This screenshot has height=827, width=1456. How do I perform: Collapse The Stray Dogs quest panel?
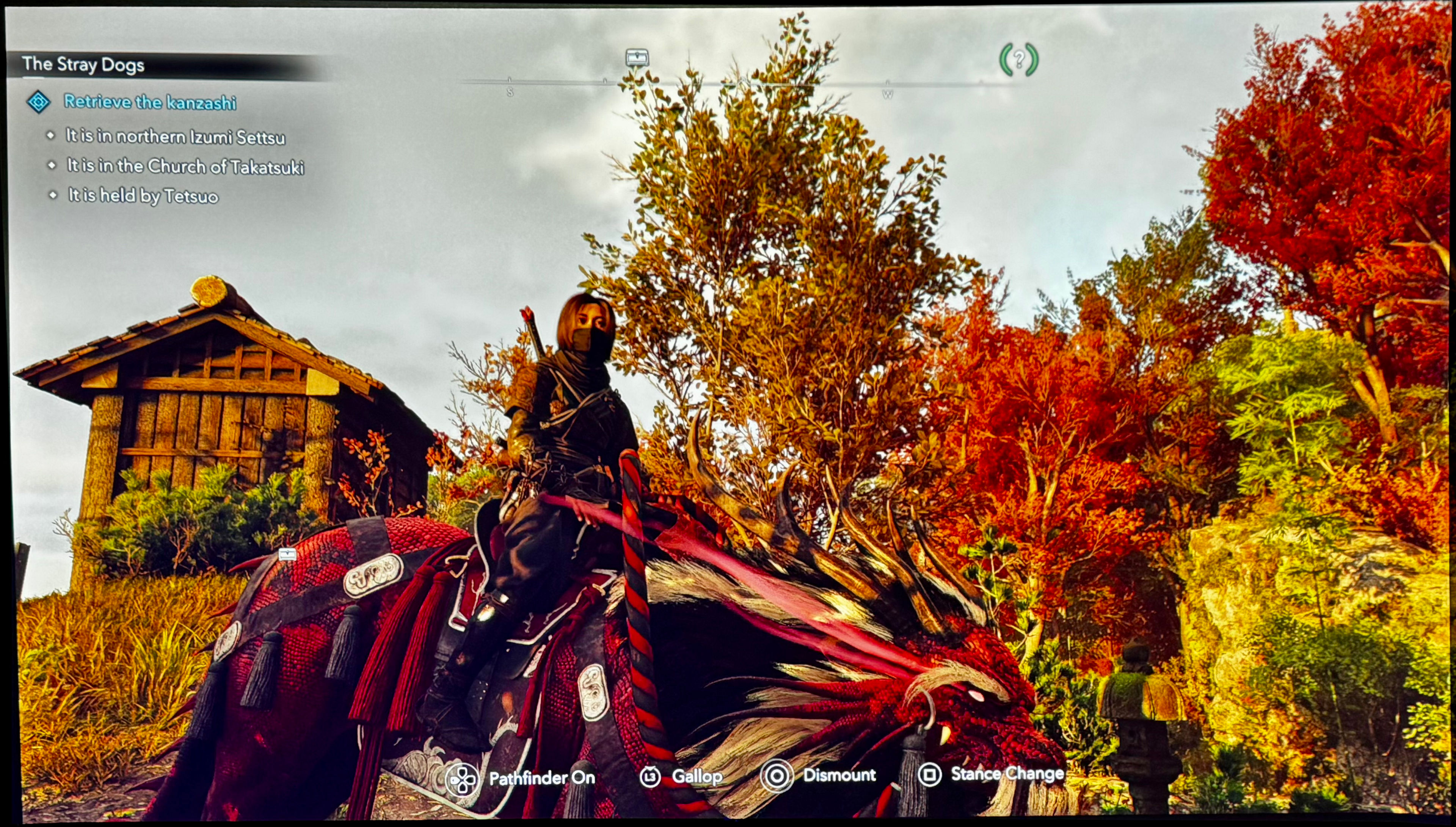coord(85,64)
